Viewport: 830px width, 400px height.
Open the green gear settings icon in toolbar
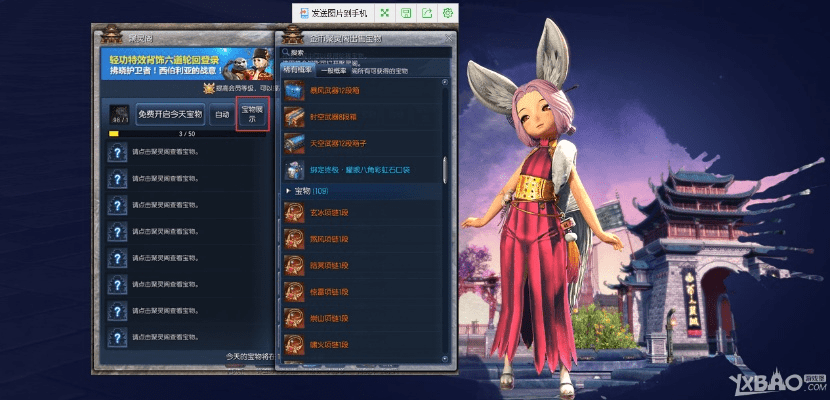coord(447,13)
